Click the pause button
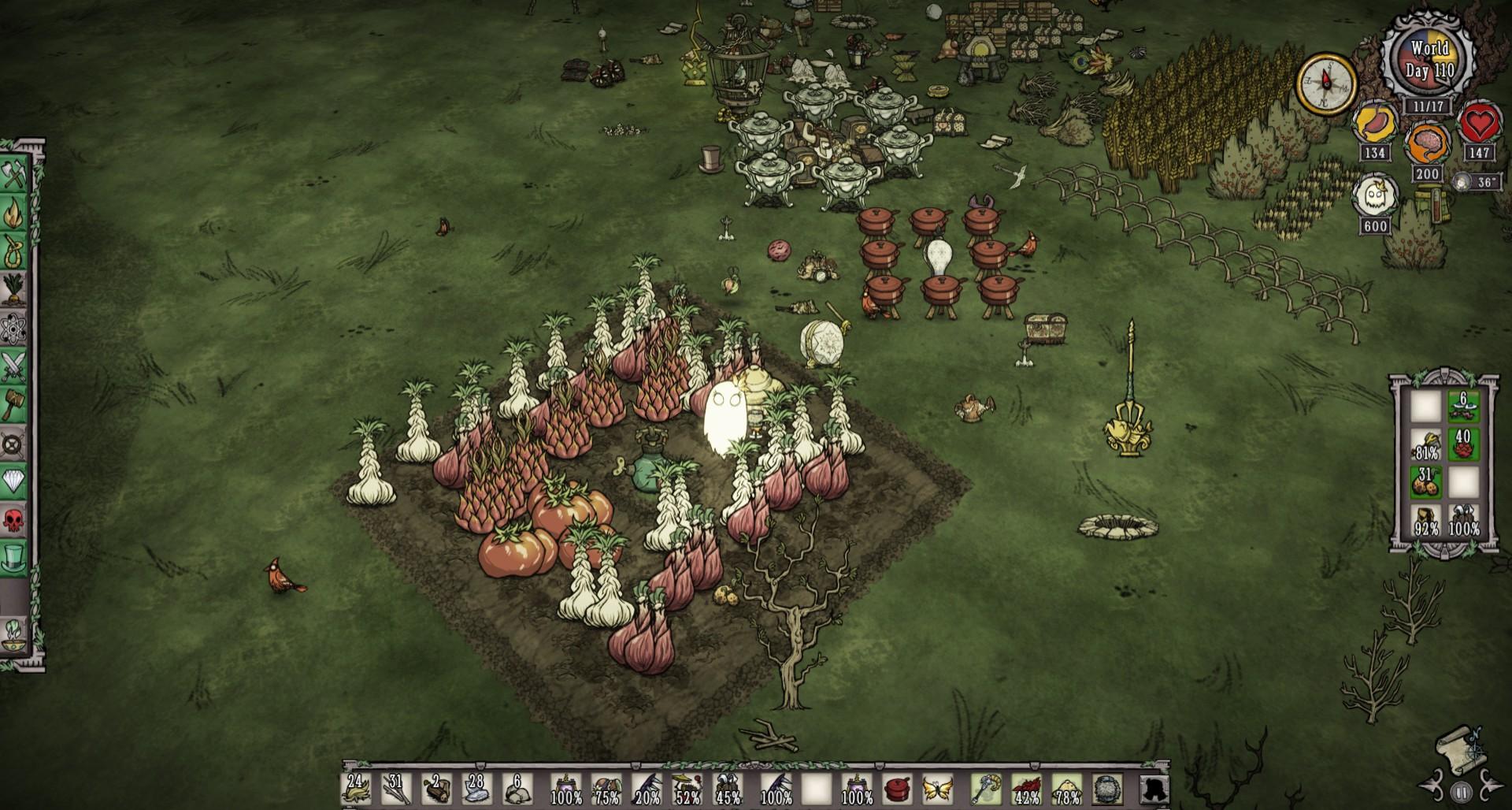This screenshot has height=810, width=1512. (1461, 792)
